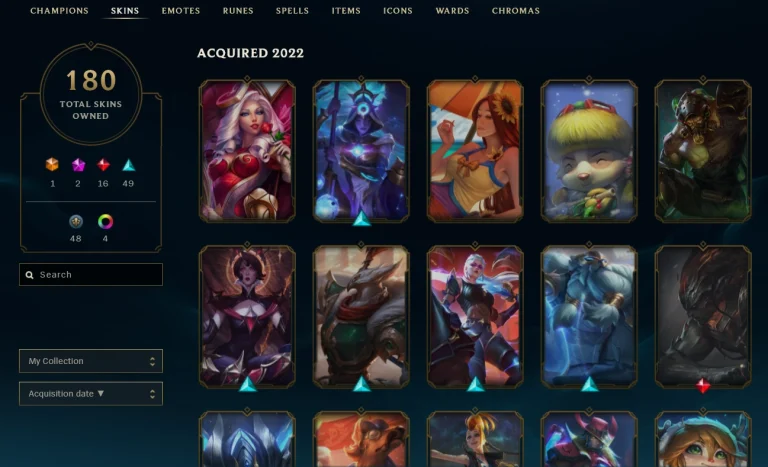The width and height of the screenshot is (768, 467).
Task: Select the sunflower hat pool party skin
Action: (x=475, y=151)
